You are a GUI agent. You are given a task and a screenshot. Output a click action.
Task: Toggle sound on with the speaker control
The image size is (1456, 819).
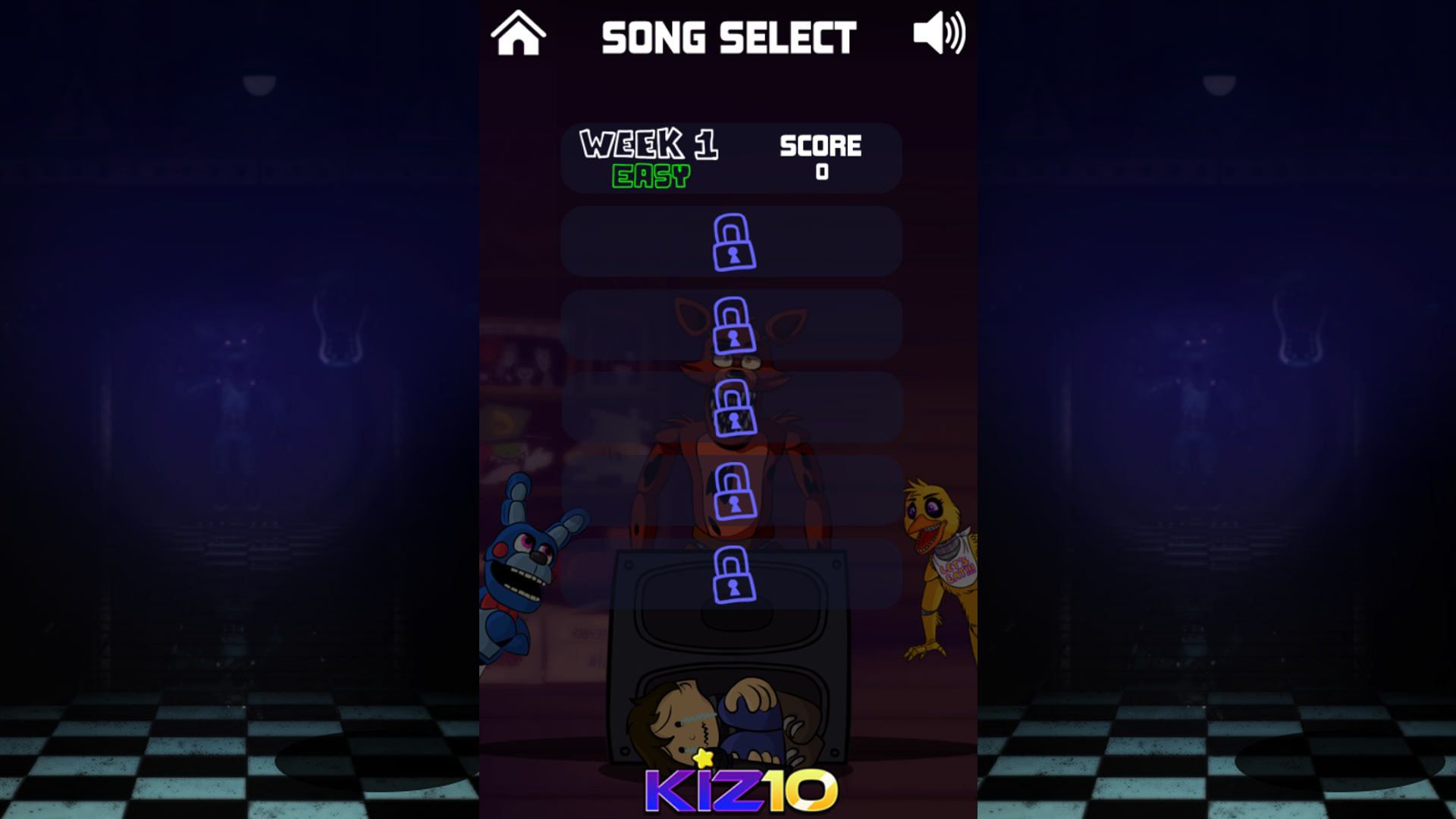940,32
